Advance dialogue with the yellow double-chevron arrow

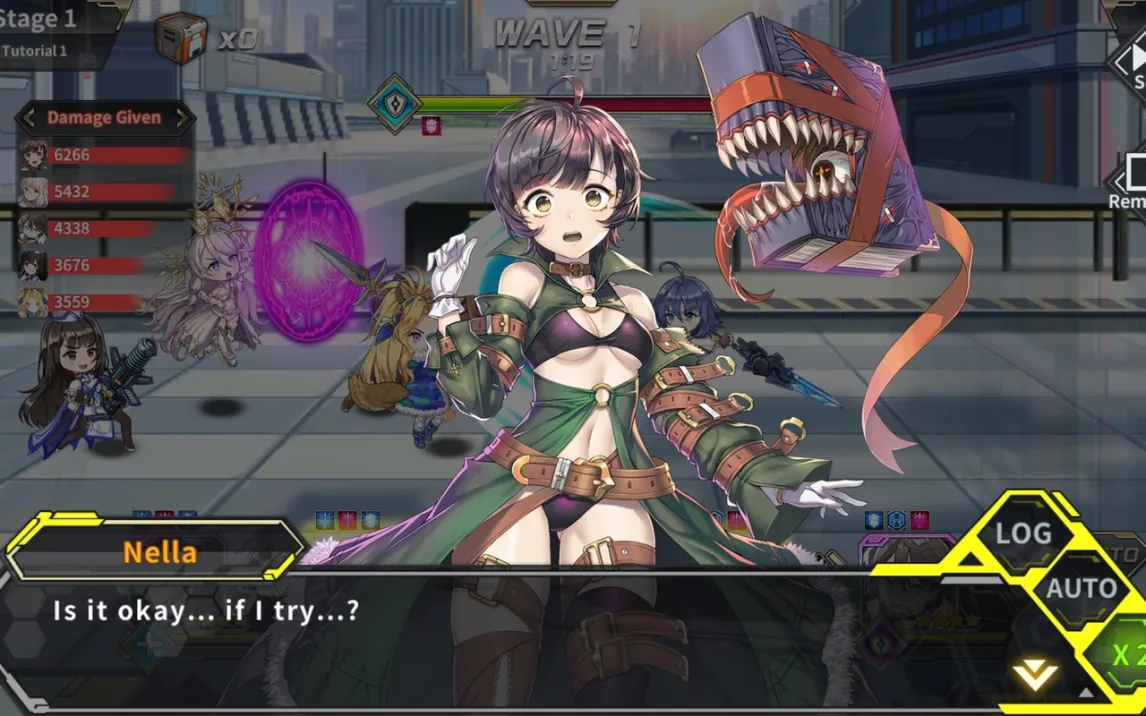point(1035,675)
